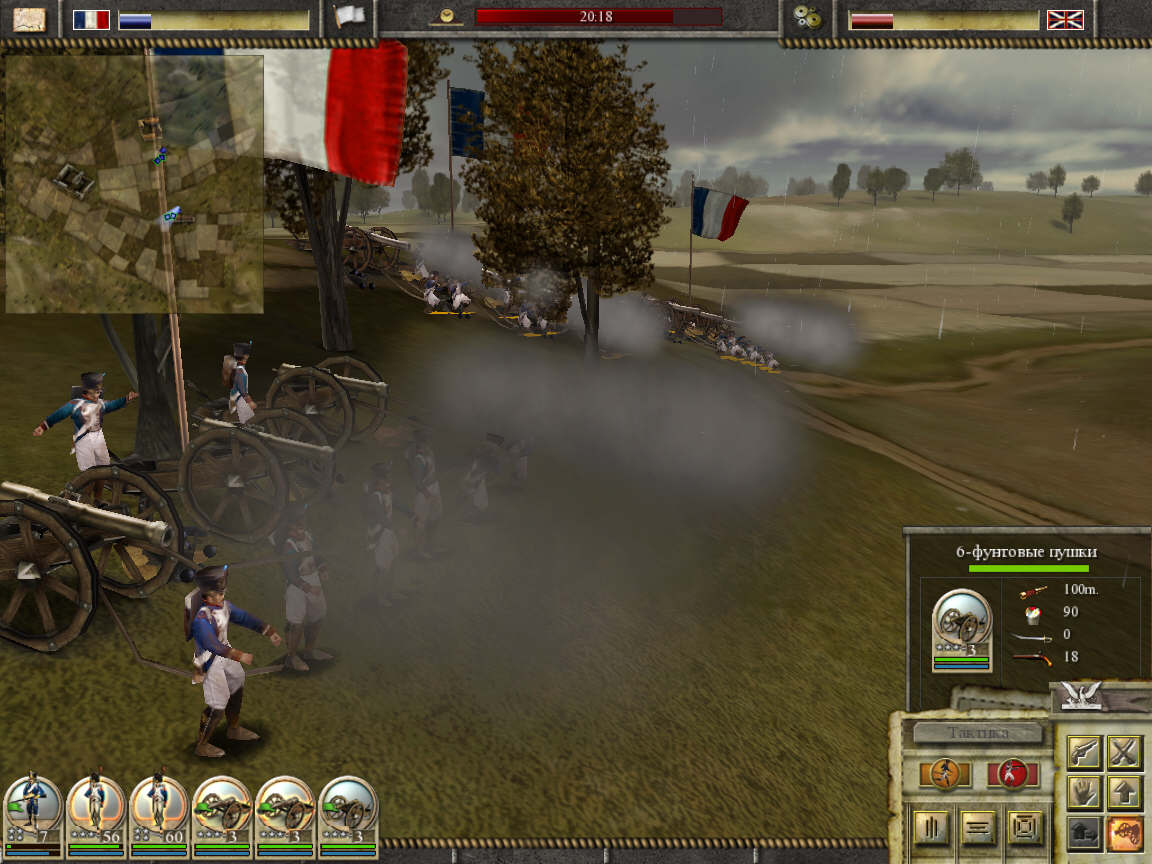This screenshot has height=864, width=1152.
Task: Select the grenadier unit card with 60 soldiers
Action: pos(159,814)
